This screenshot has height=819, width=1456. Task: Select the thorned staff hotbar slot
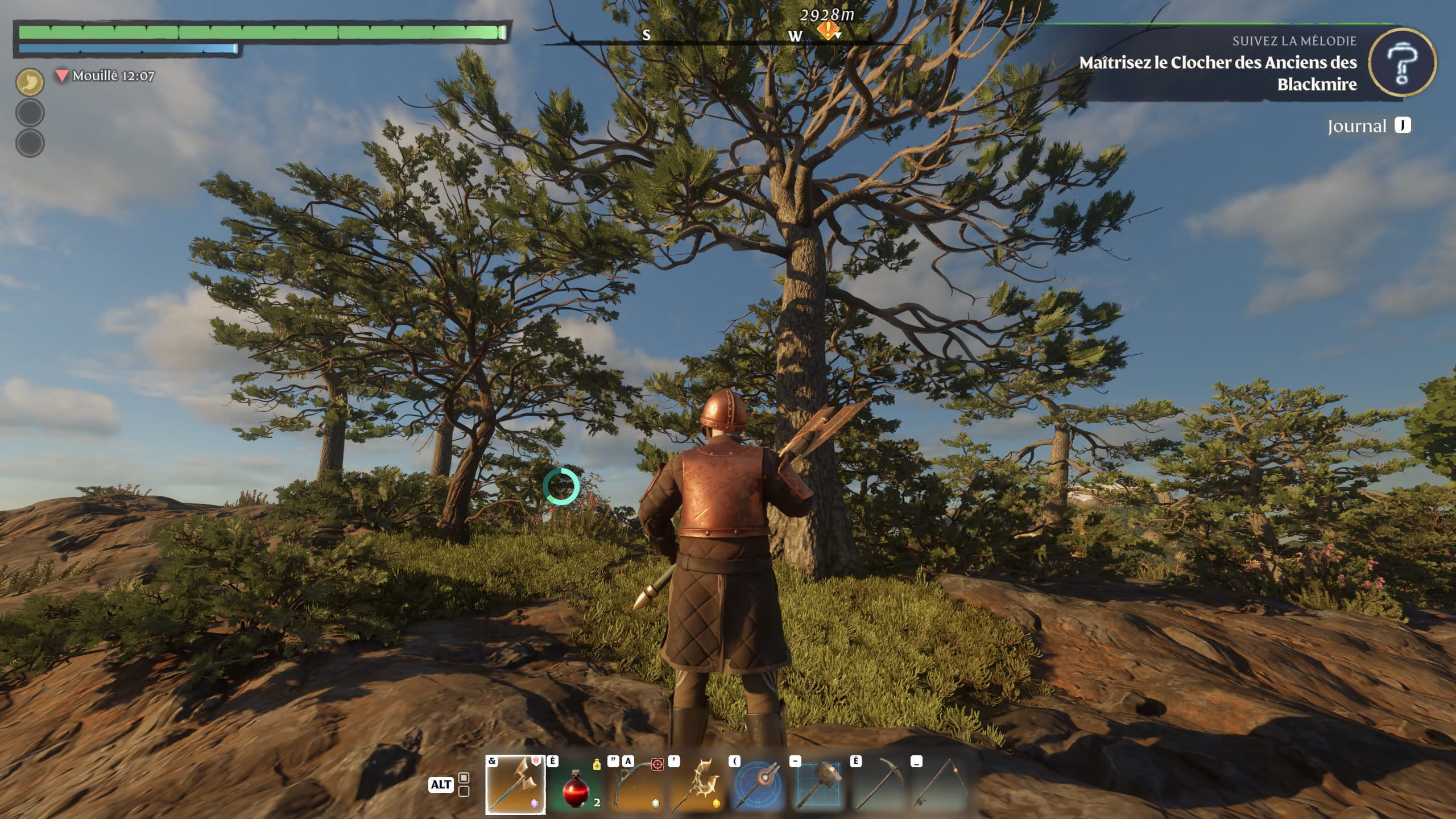(697, 786)
